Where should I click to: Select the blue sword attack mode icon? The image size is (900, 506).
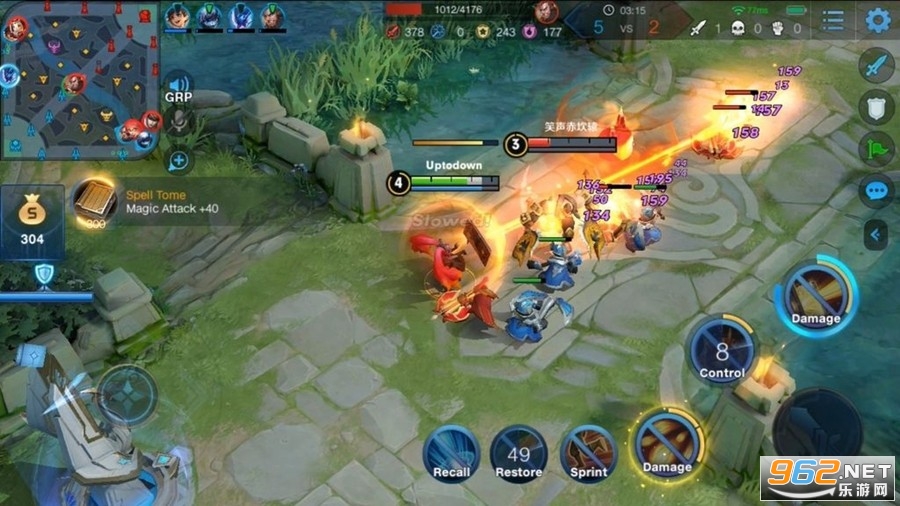[877, 67]
